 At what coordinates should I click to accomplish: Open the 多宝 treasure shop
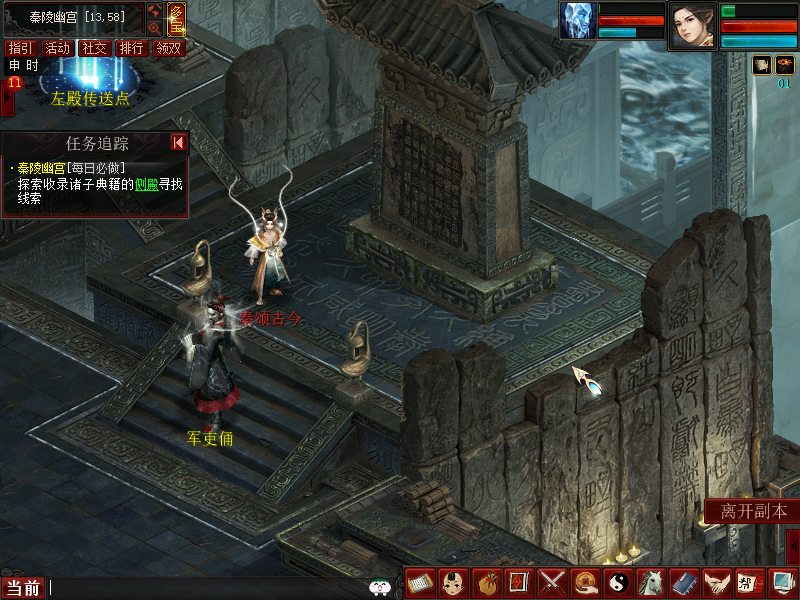(x=176, y=18)
